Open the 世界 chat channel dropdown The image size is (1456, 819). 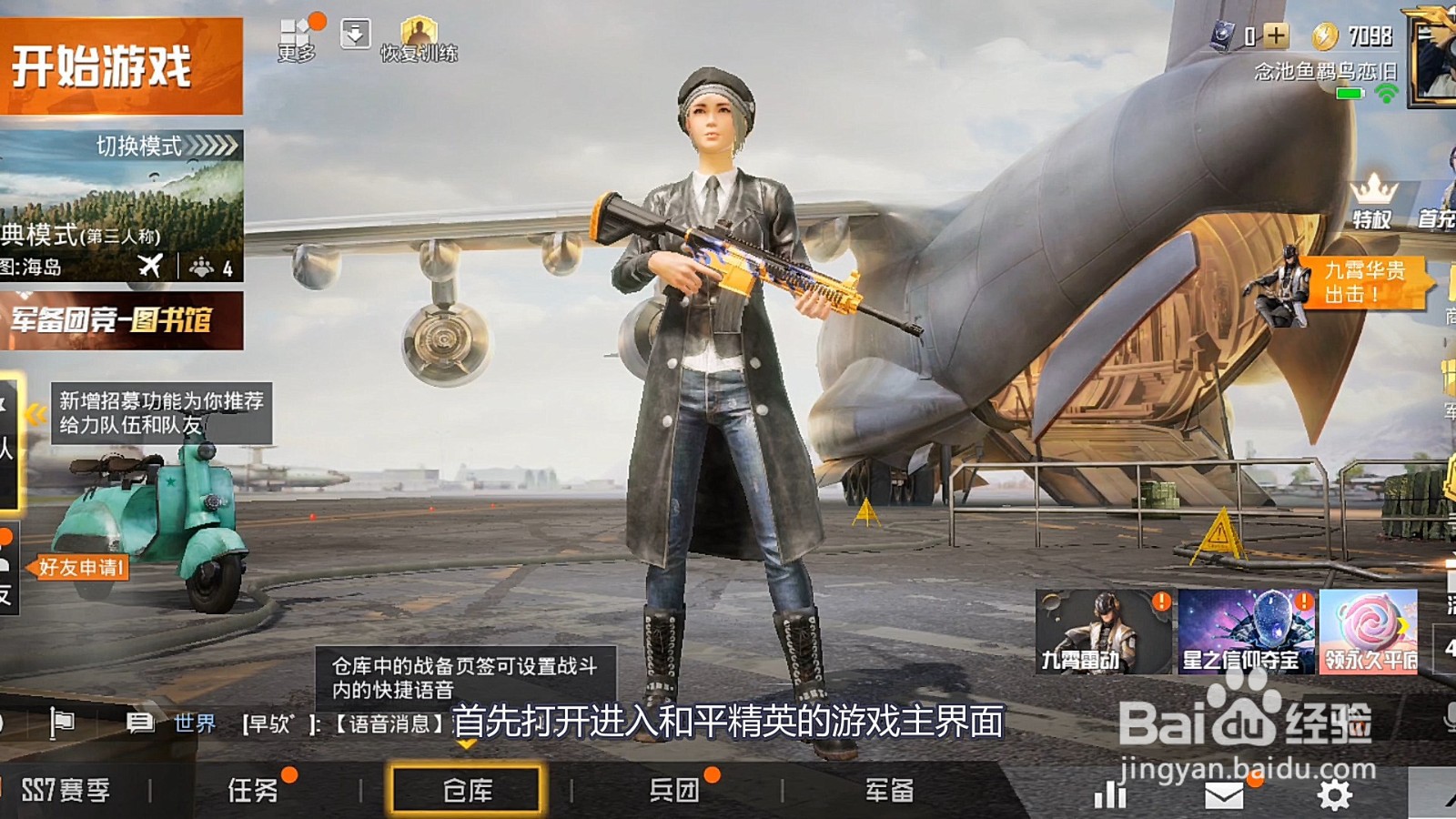(x=194, y=722)
